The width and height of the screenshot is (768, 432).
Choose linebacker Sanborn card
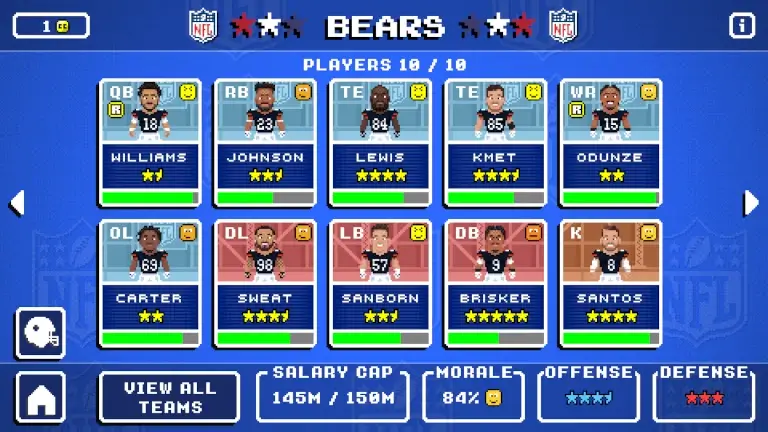[380, 283]
